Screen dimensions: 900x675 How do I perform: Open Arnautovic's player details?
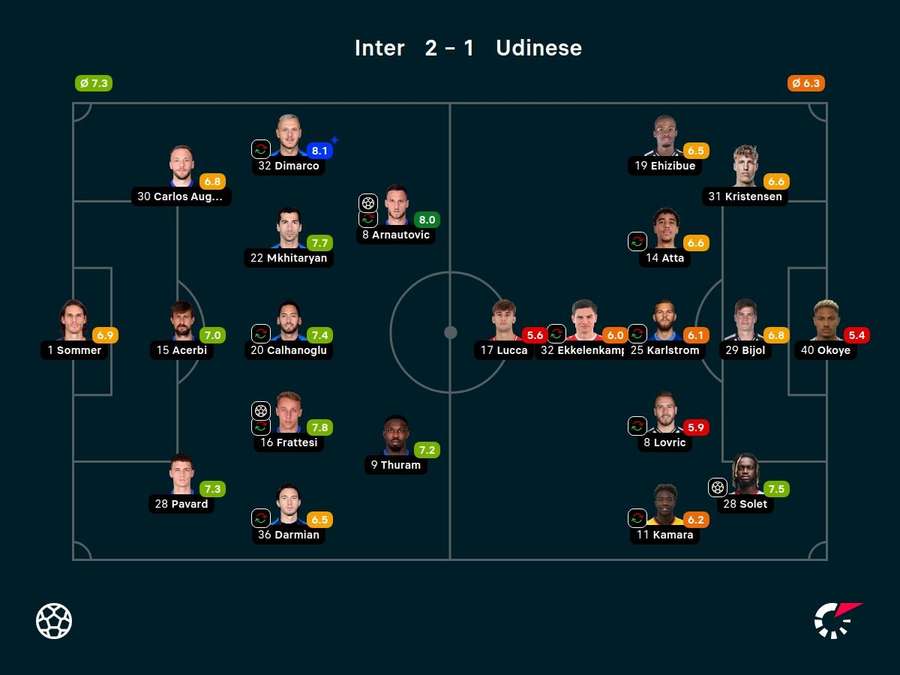click(x=397, y=206)
